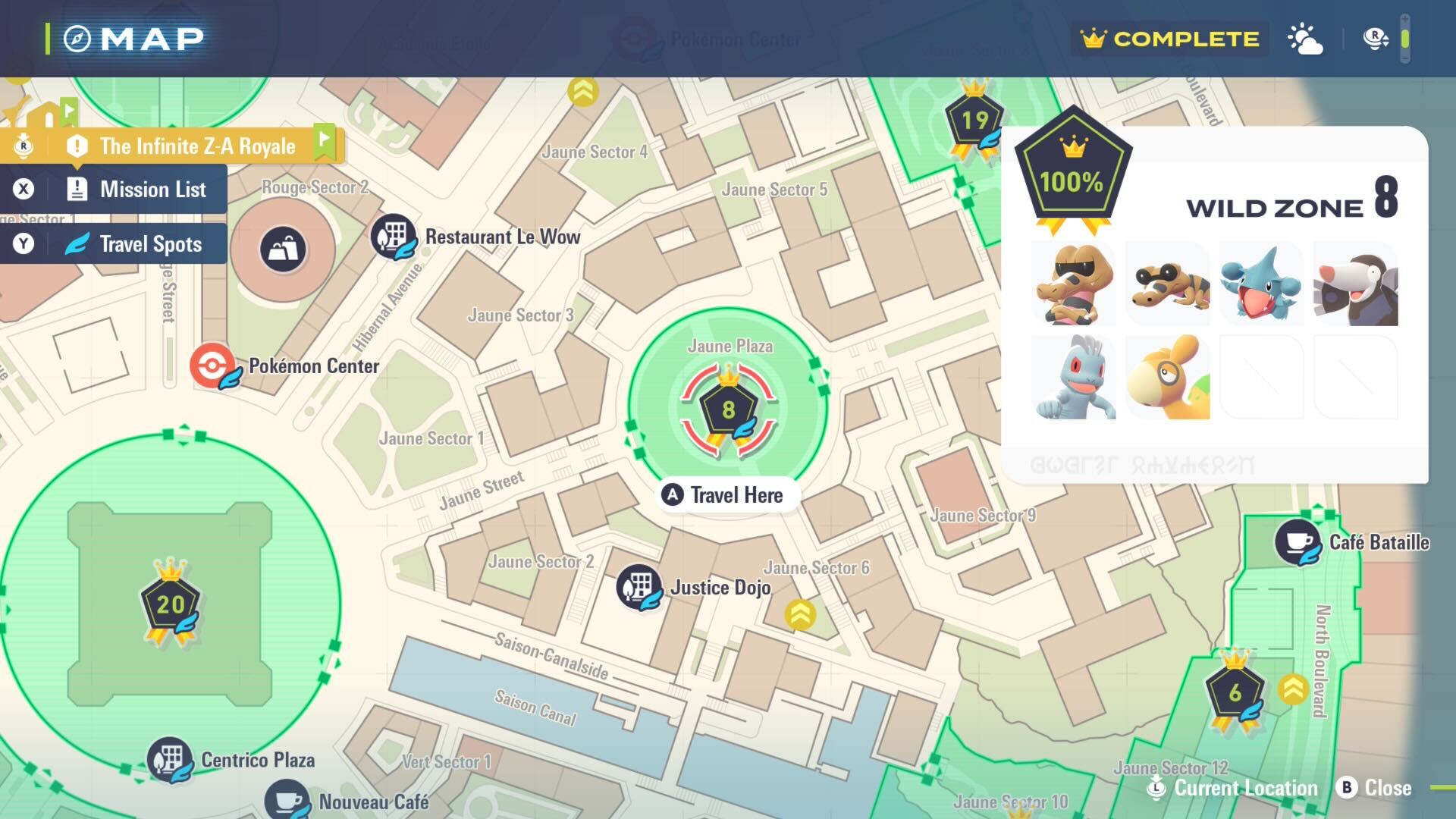Click the weather icon in the top bar
1456x819 pixels.
1305,39
